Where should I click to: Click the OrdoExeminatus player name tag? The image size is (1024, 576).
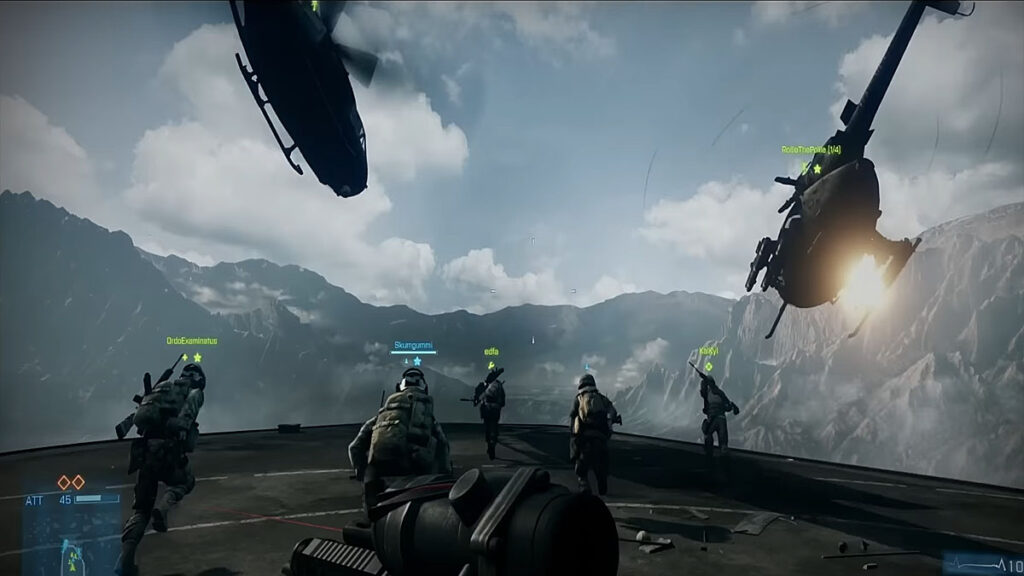point(192,341)
